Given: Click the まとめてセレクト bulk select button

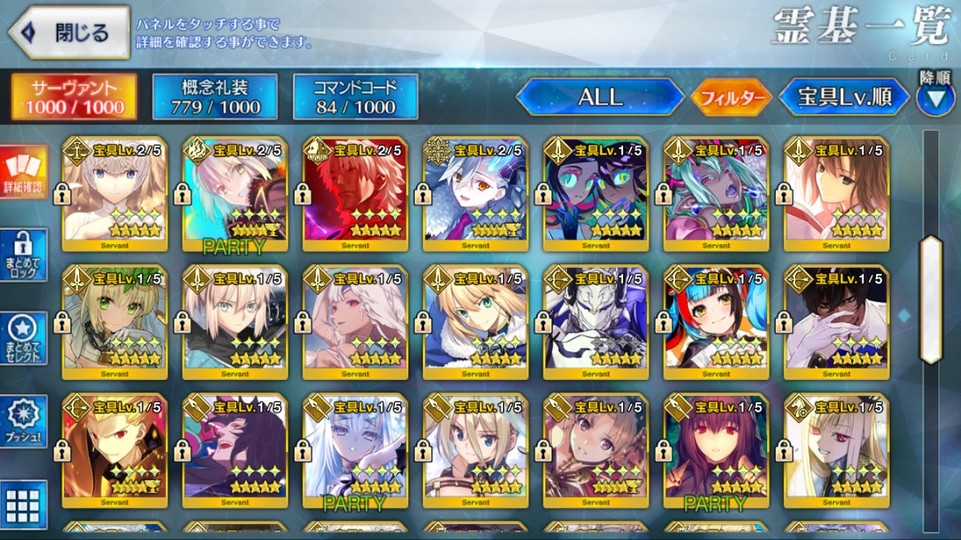Looking at the screenshot, I should click(24, 338).
